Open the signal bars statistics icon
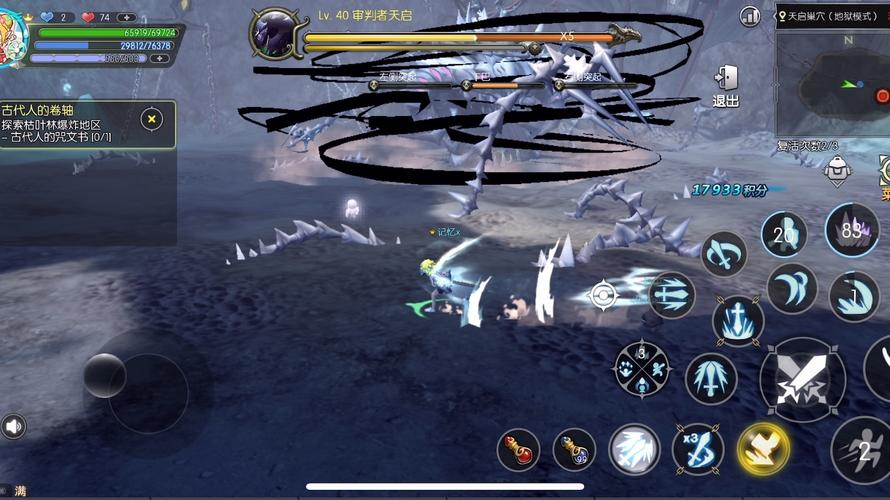890x500 pixels. (750, 16)
